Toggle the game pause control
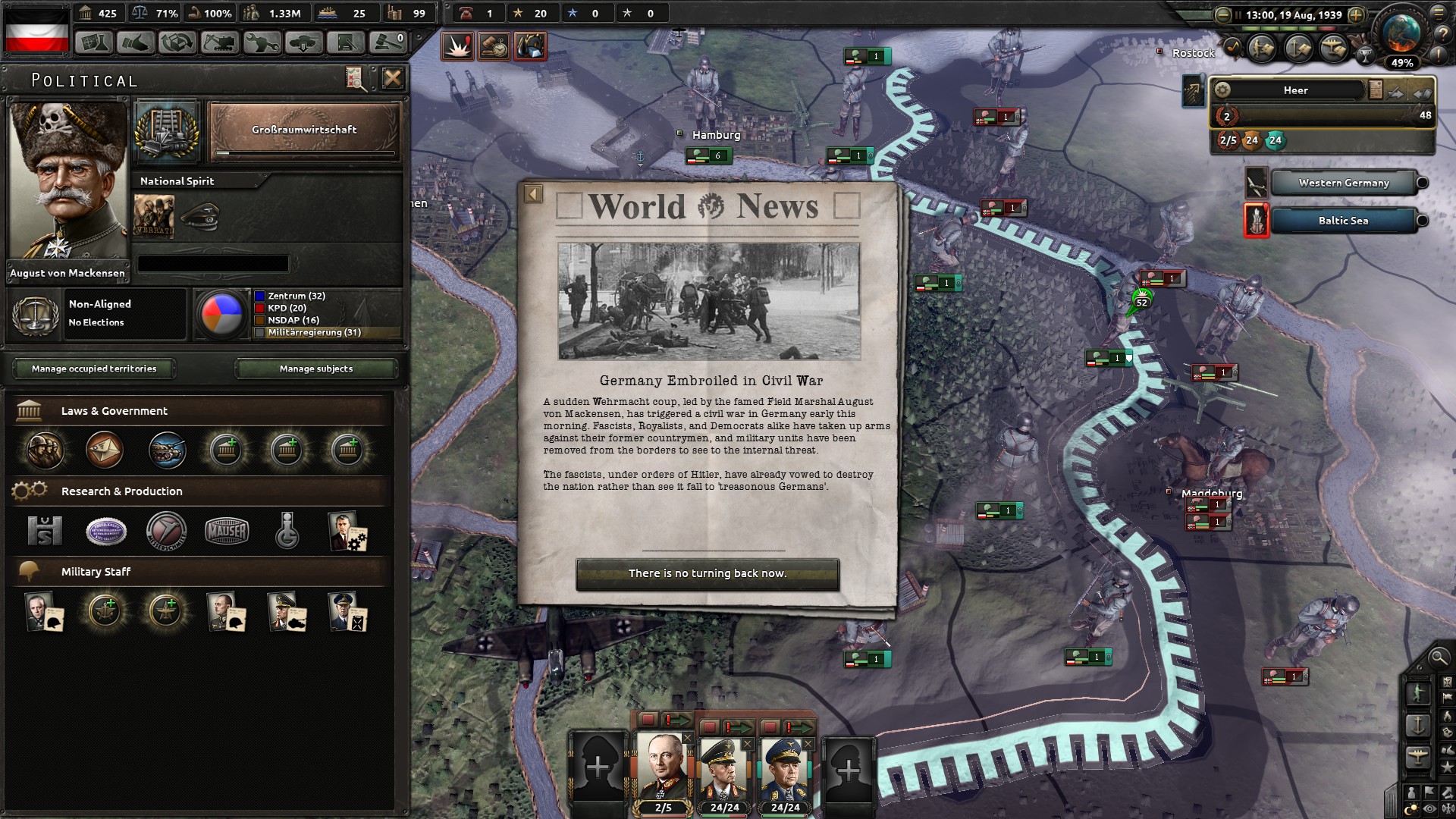This screenshot has height=819, width=1456. [1239, 14]
